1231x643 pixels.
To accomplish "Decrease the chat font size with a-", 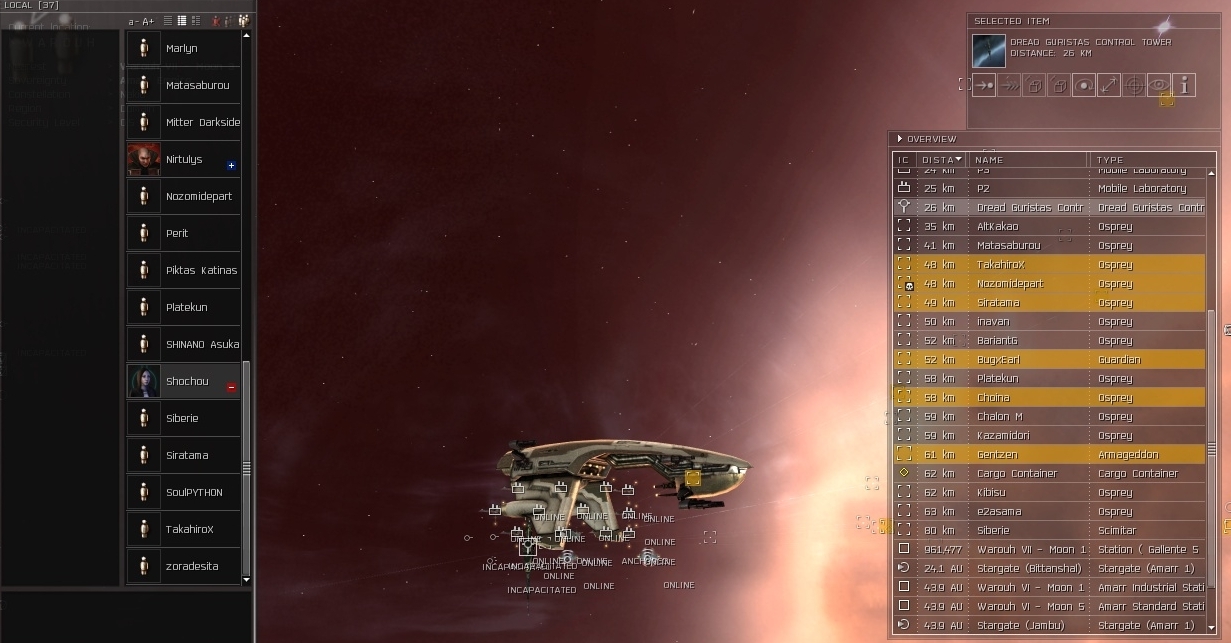I will pos(134,21).
